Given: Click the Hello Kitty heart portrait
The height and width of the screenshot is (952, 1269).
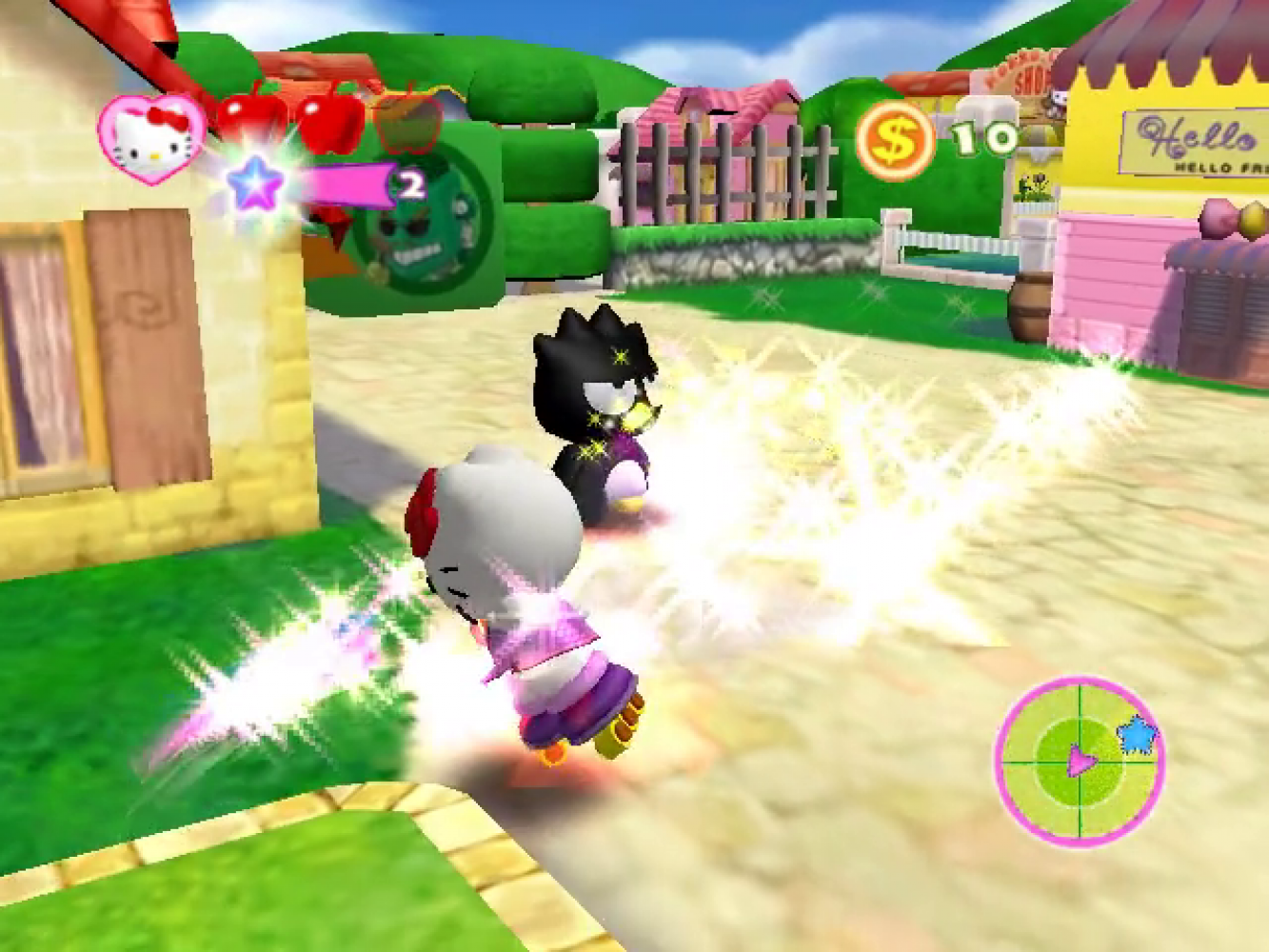Looking at the screenshot, I should click(x=151, y=139).
